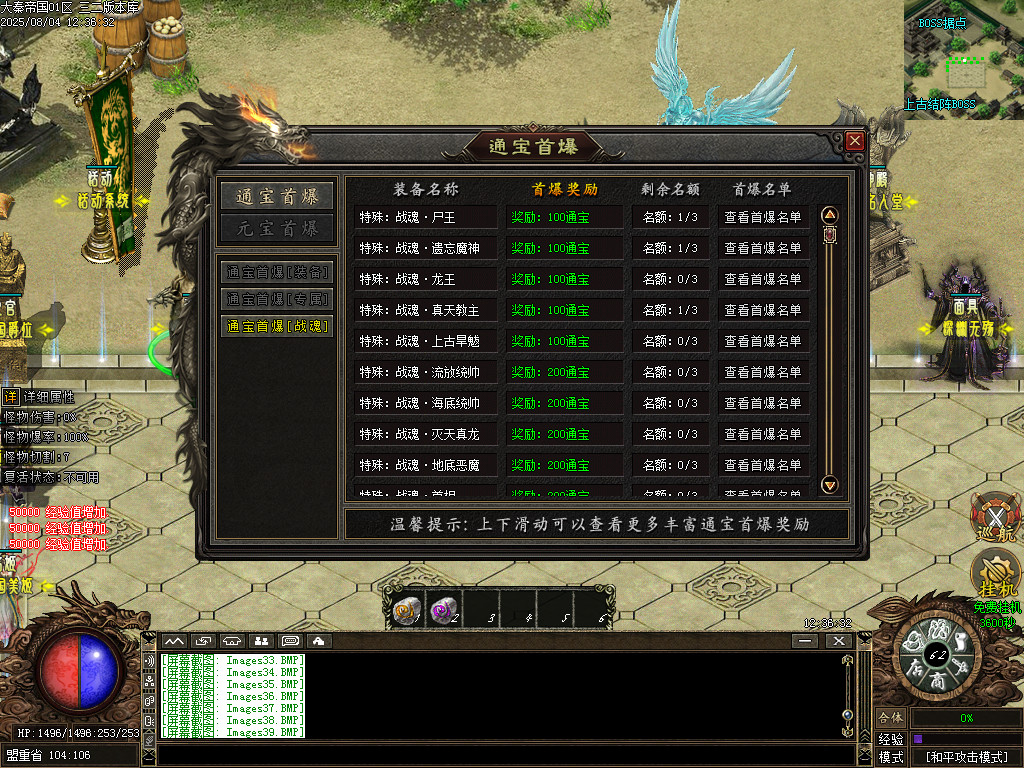This screenshot has height=768, width=1024.
Task: Check 查看首爆名单 for 战魂·上古旱魃
Action: coord(763,341)
